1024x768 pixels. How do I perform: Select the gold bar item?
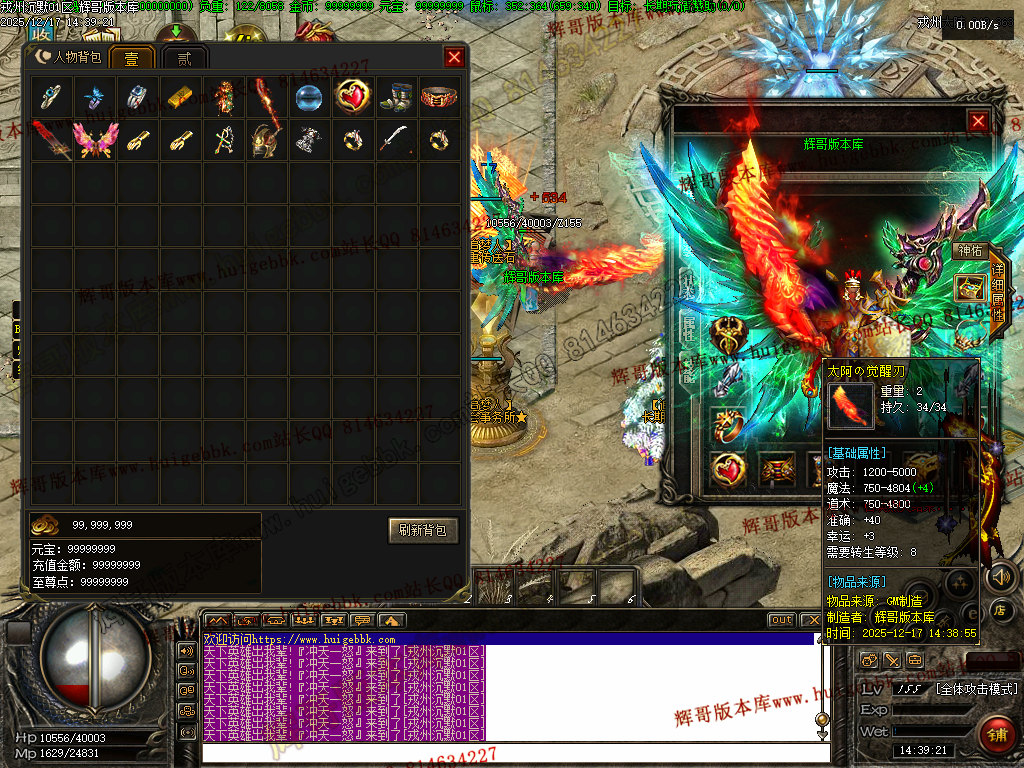178,97
